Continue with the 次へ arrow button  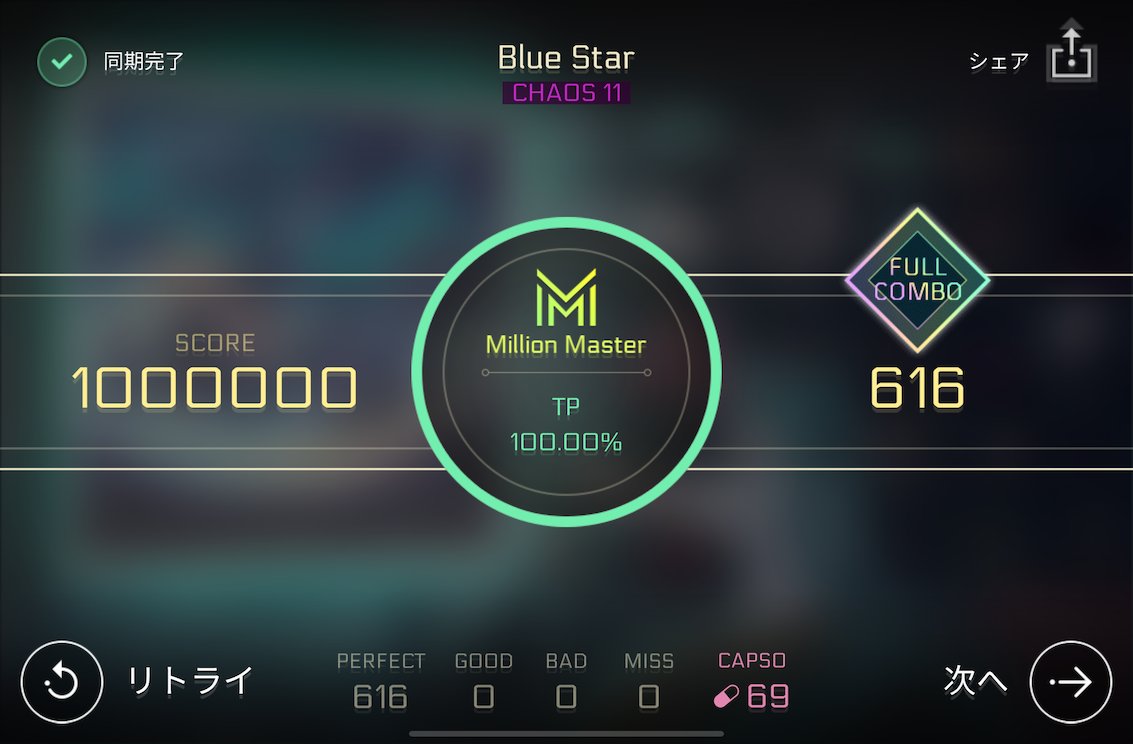(x=1070, y=682)
